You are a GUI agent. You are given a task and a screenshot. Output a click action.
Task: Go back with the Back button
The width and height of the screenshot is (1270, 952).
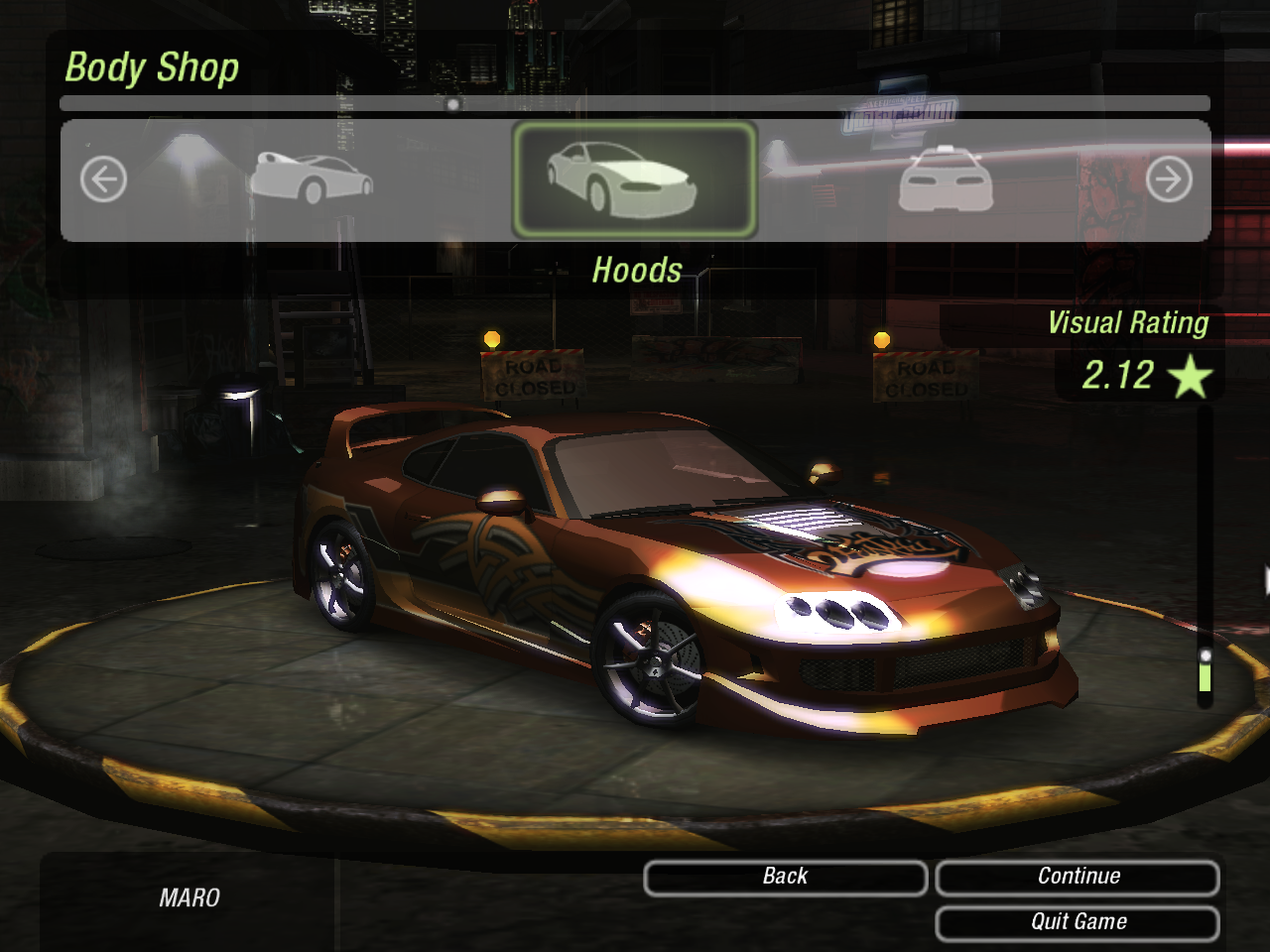click(785, 877)
